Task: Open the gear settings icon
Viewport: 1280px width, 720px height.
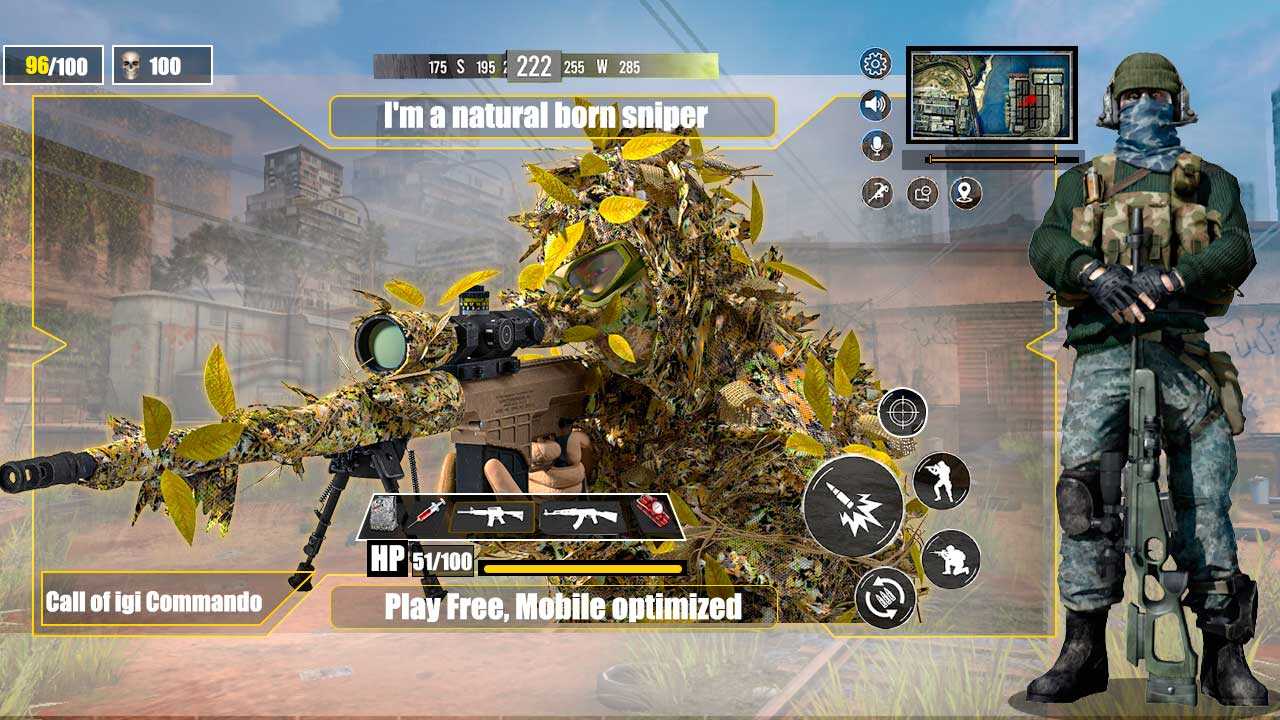Action: point(876,65)
